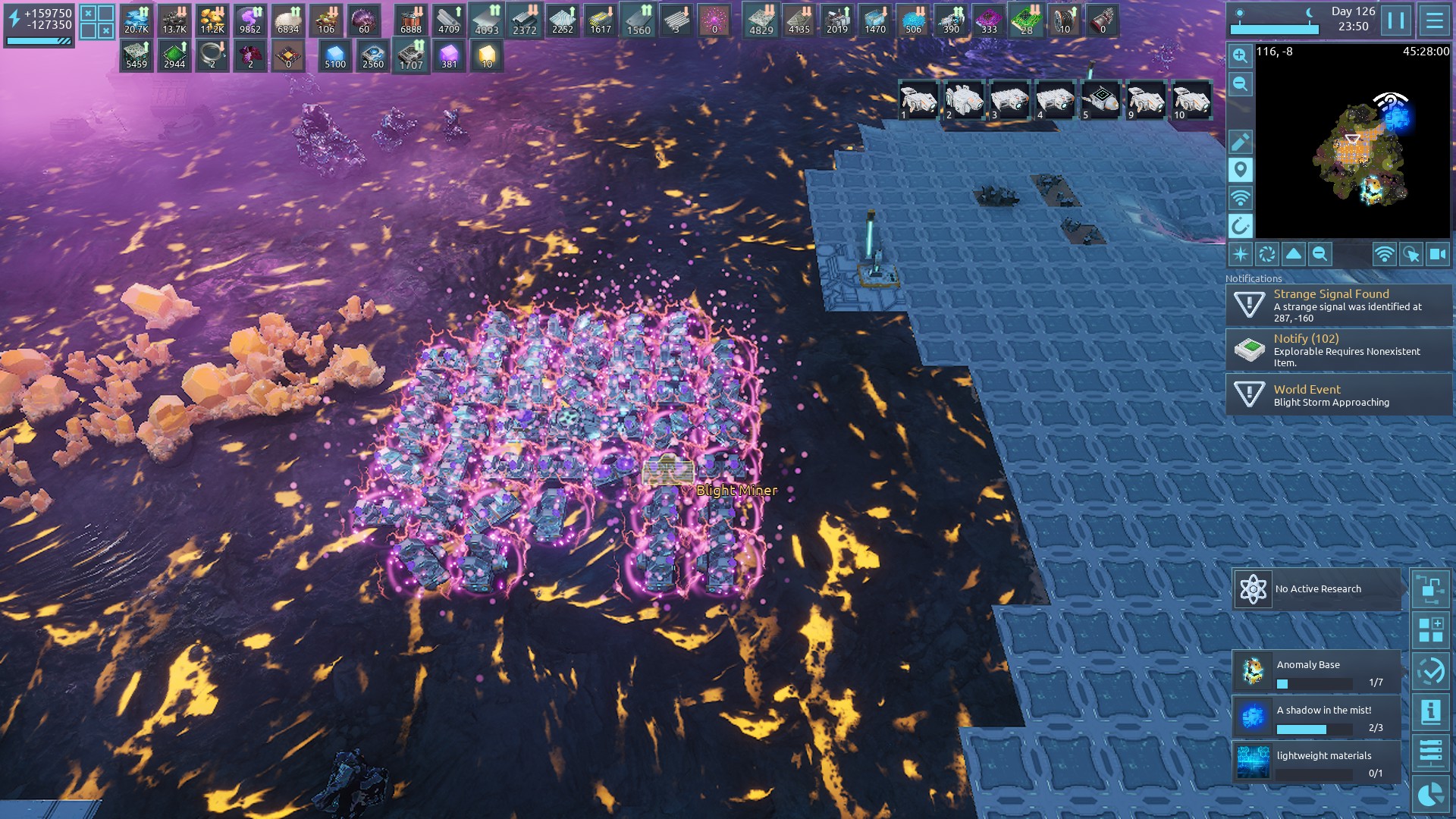
Task: Open the info book codex button
Action: click(x=1431, y=712)
